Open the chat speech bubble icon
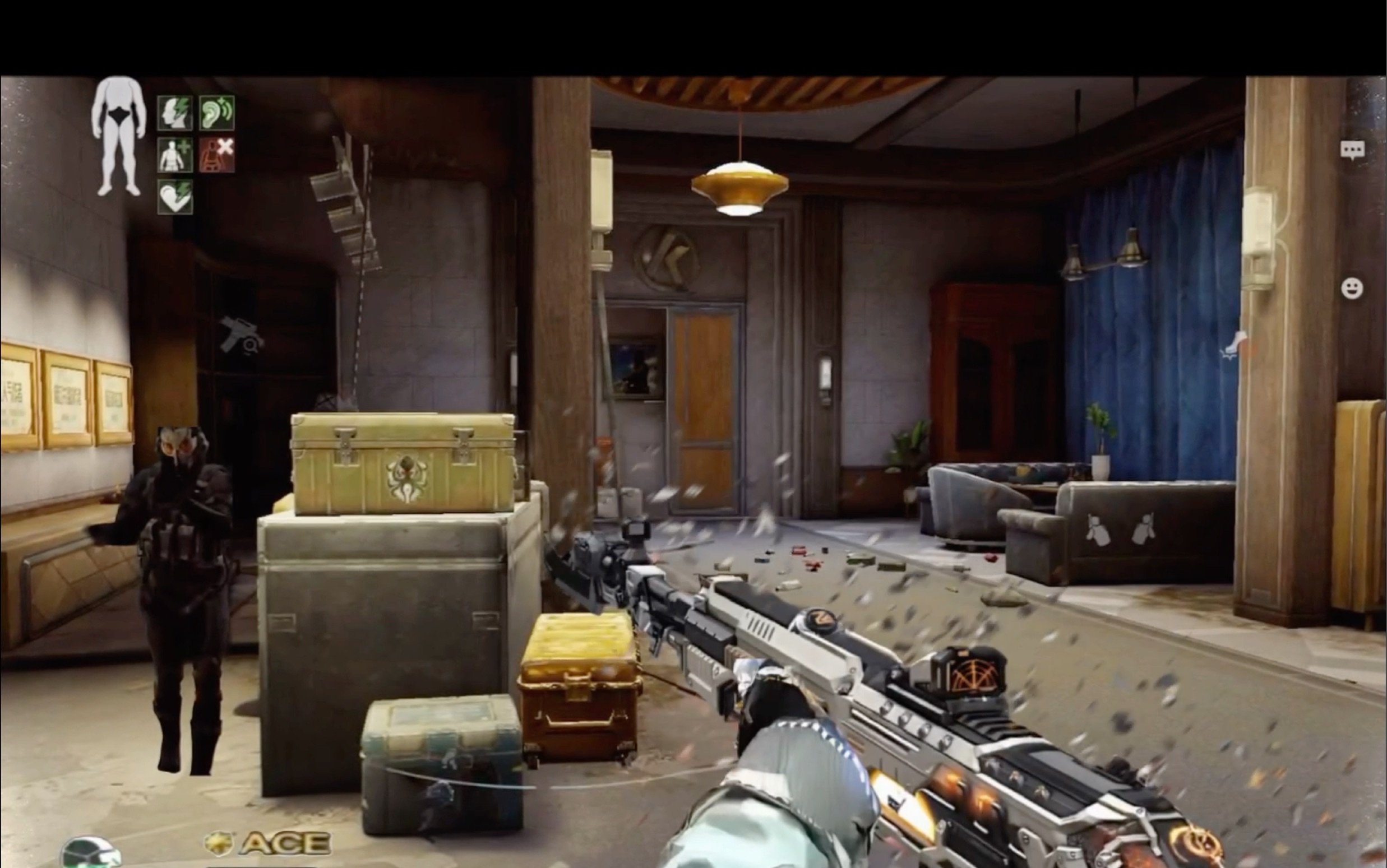This screenshot has height=868, width=1387. click(x=1352, y=150)
